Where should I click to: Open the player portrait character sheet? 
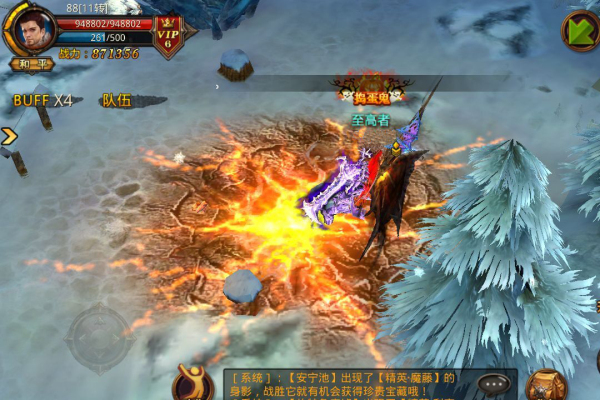33,32
